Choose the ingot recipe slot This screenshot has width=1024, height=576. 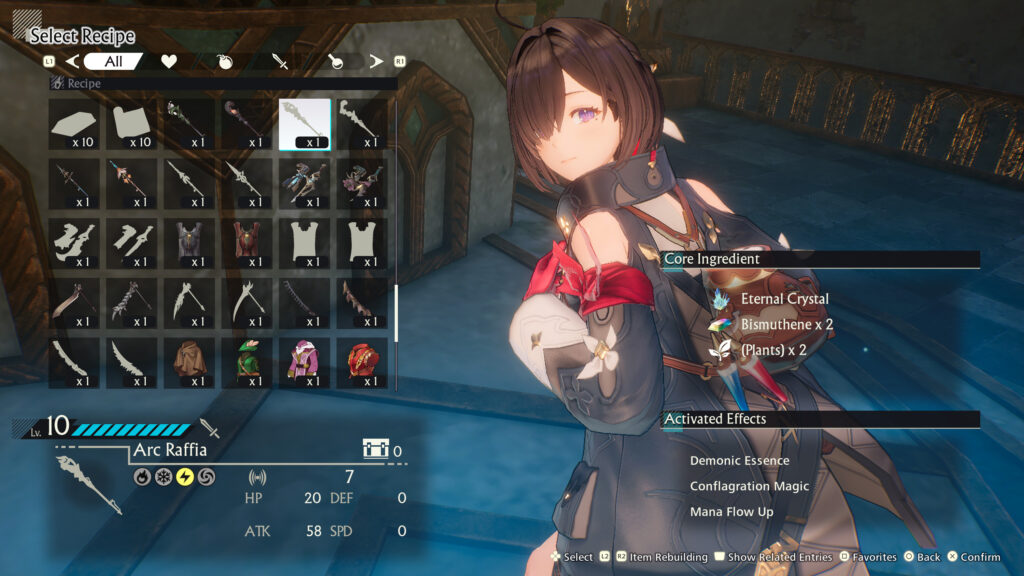point(74,124)
